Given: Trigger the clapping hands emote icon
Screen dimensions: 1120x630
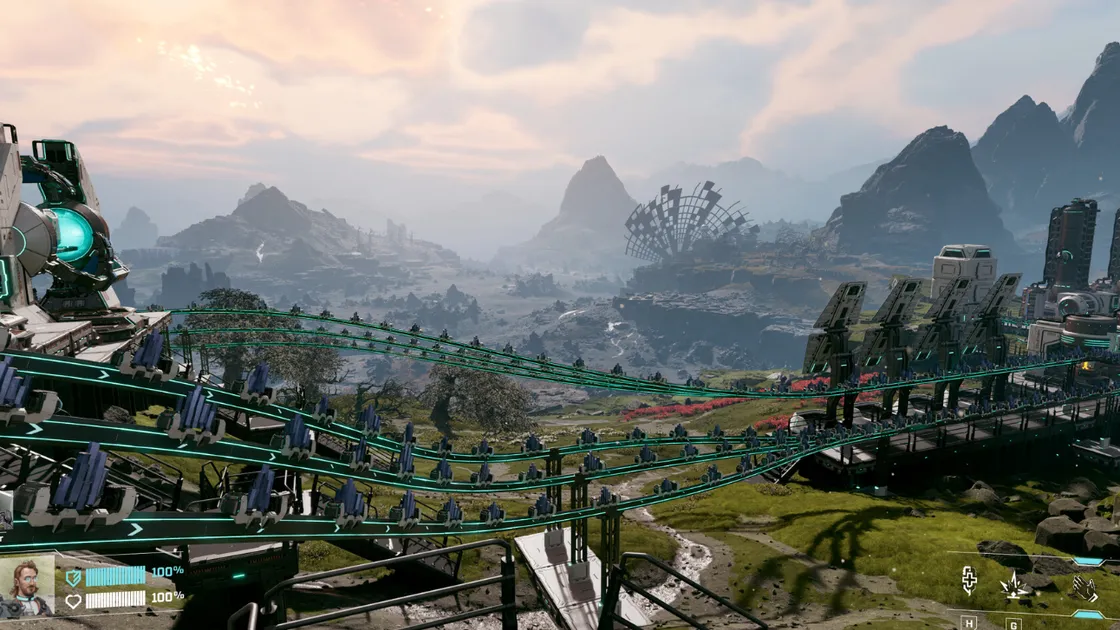Looking at the screenshot, I should (1085, 587).
